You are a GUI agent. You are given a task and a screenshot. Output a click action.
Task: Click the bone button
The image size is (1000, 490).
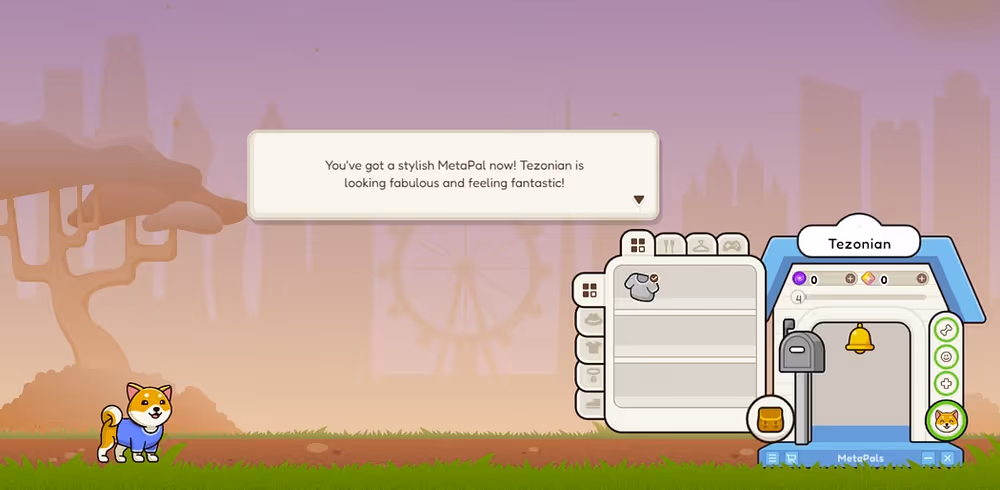pos(946,329)
